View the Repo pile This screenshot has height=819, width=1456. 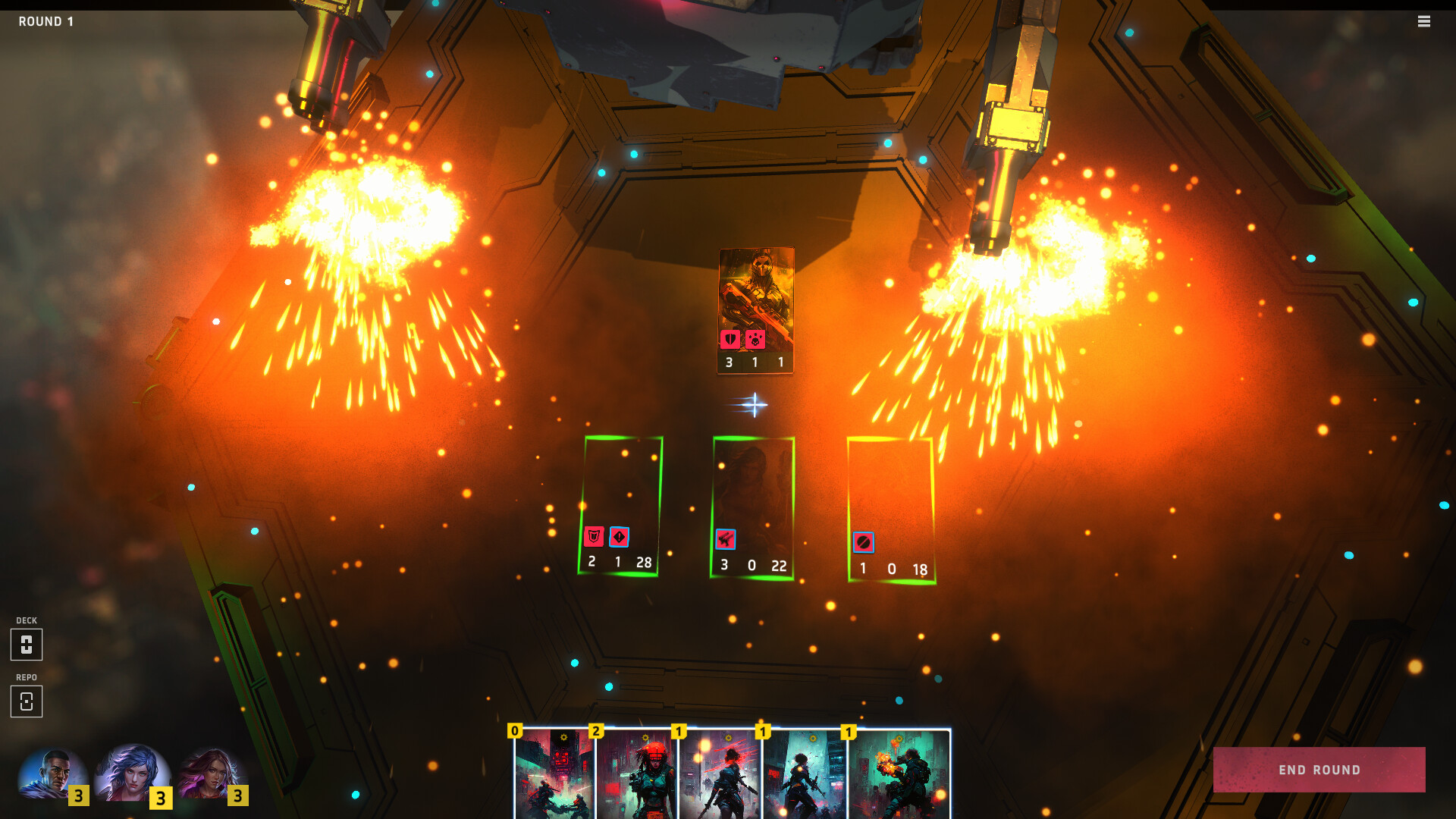coord(27,701)
